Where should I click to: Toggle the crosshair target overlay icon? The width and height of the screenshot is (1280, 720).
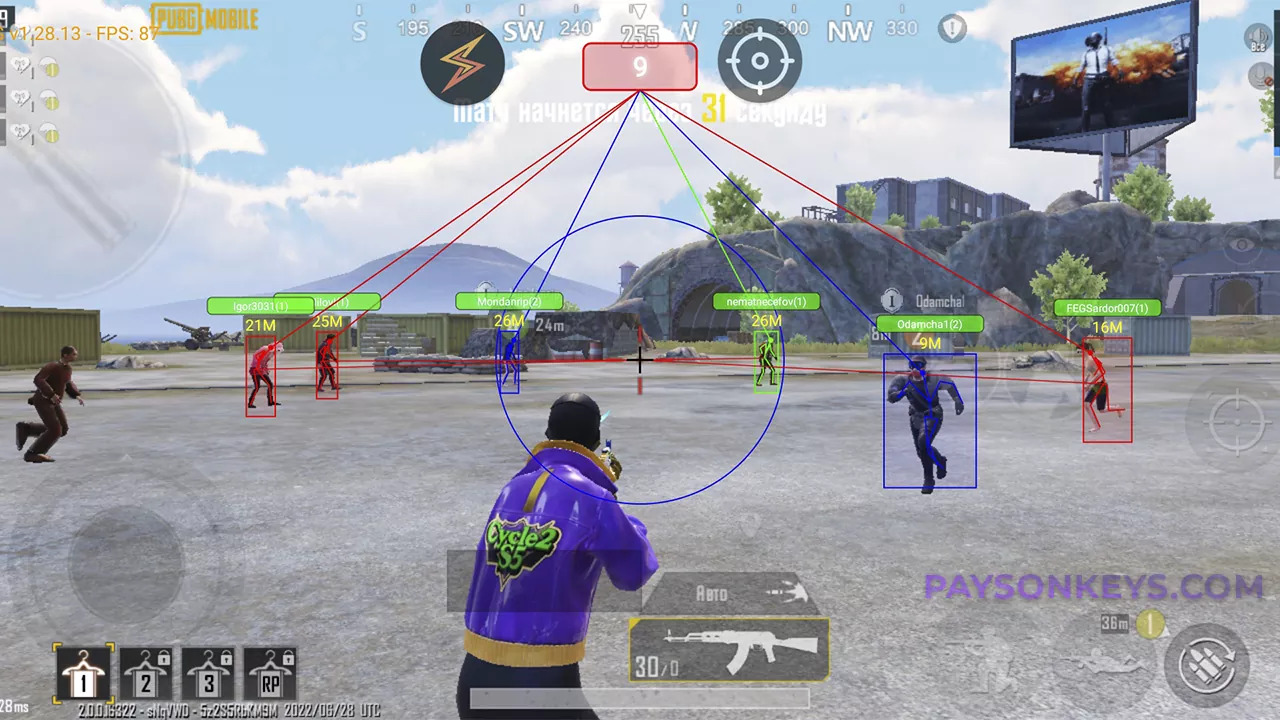click(x=760, y=63)
